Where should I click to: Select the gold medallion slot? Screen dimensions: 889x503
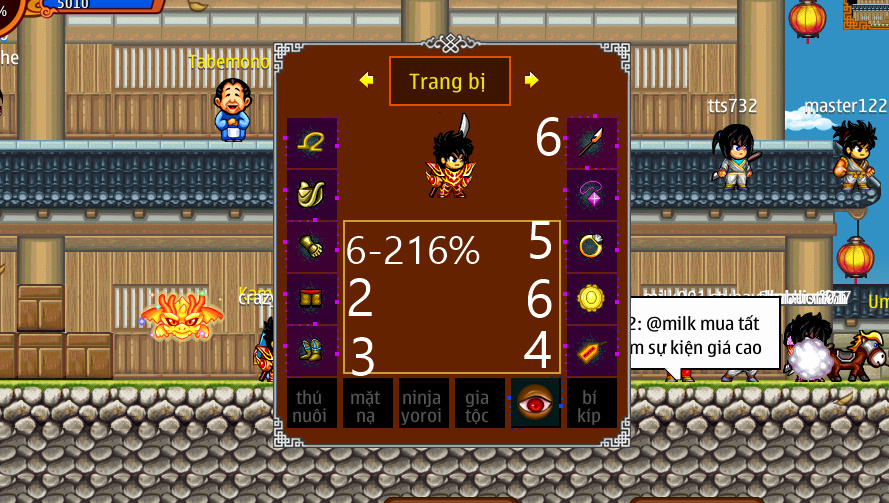(592, 299)
